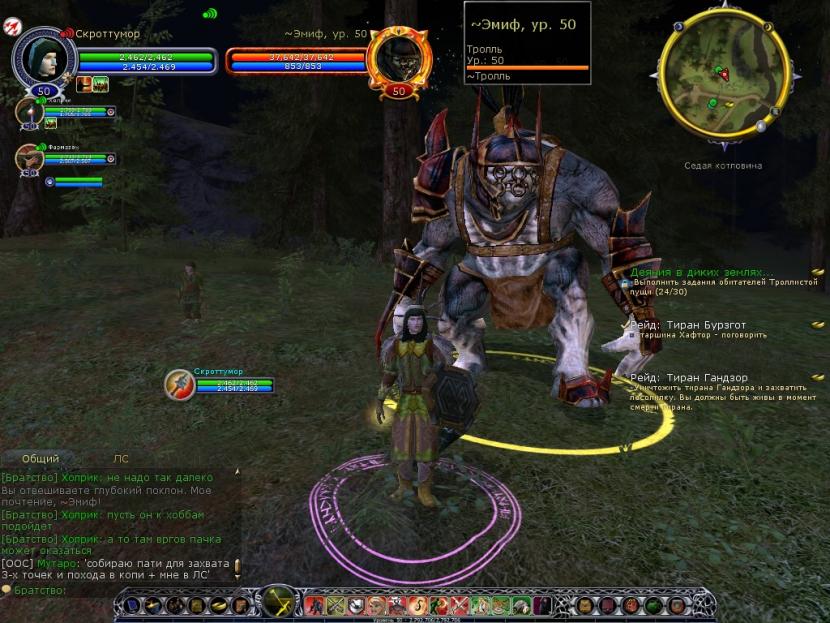
Task: Open the quest 'Деяния в диких землях'
Action: (x=702, y=272)
